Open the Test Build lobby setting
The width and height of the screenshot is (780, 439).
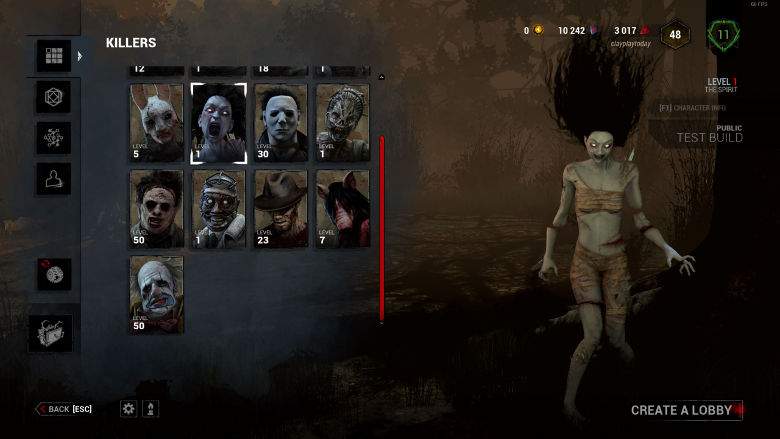click(709, 138)
